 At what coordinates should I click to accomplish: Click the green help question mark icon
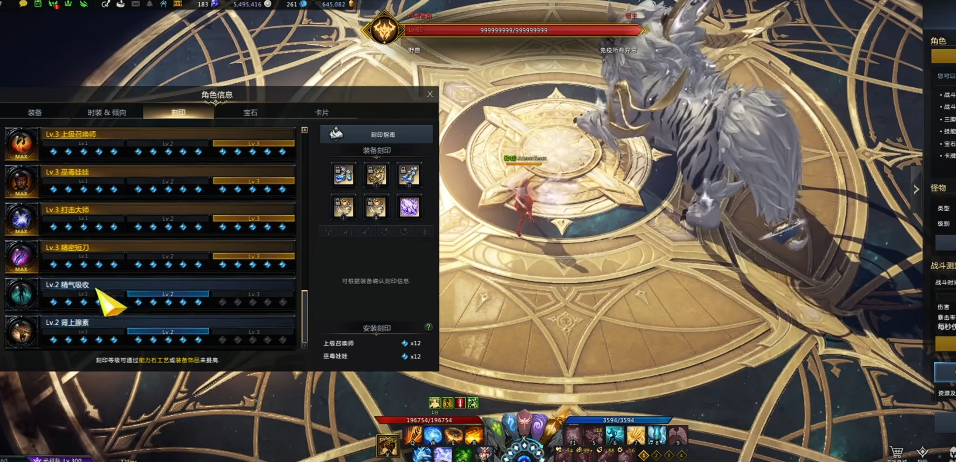click(428, 327)
